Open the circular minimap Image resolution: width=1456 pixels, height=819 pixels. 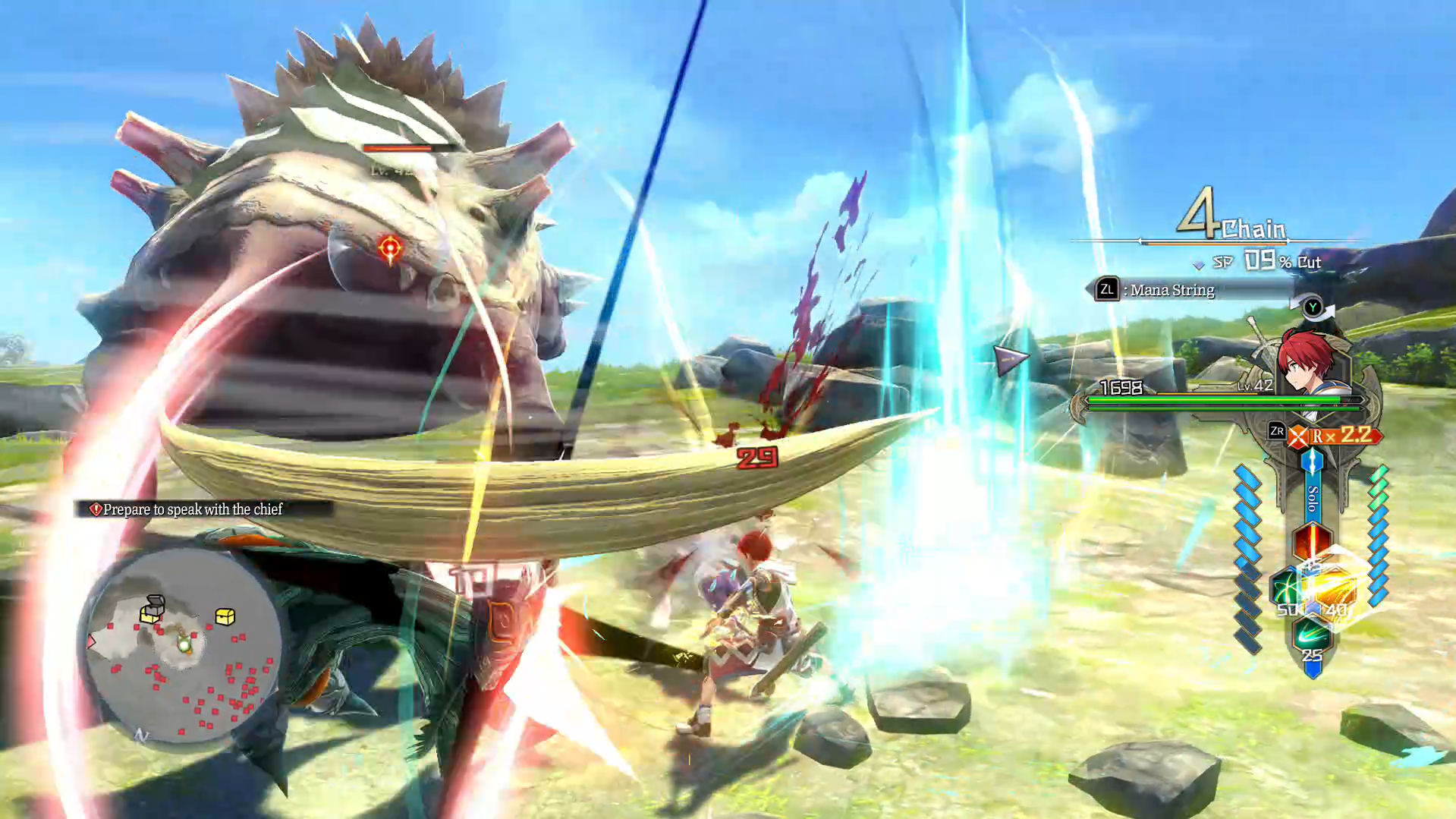(183, 646)
